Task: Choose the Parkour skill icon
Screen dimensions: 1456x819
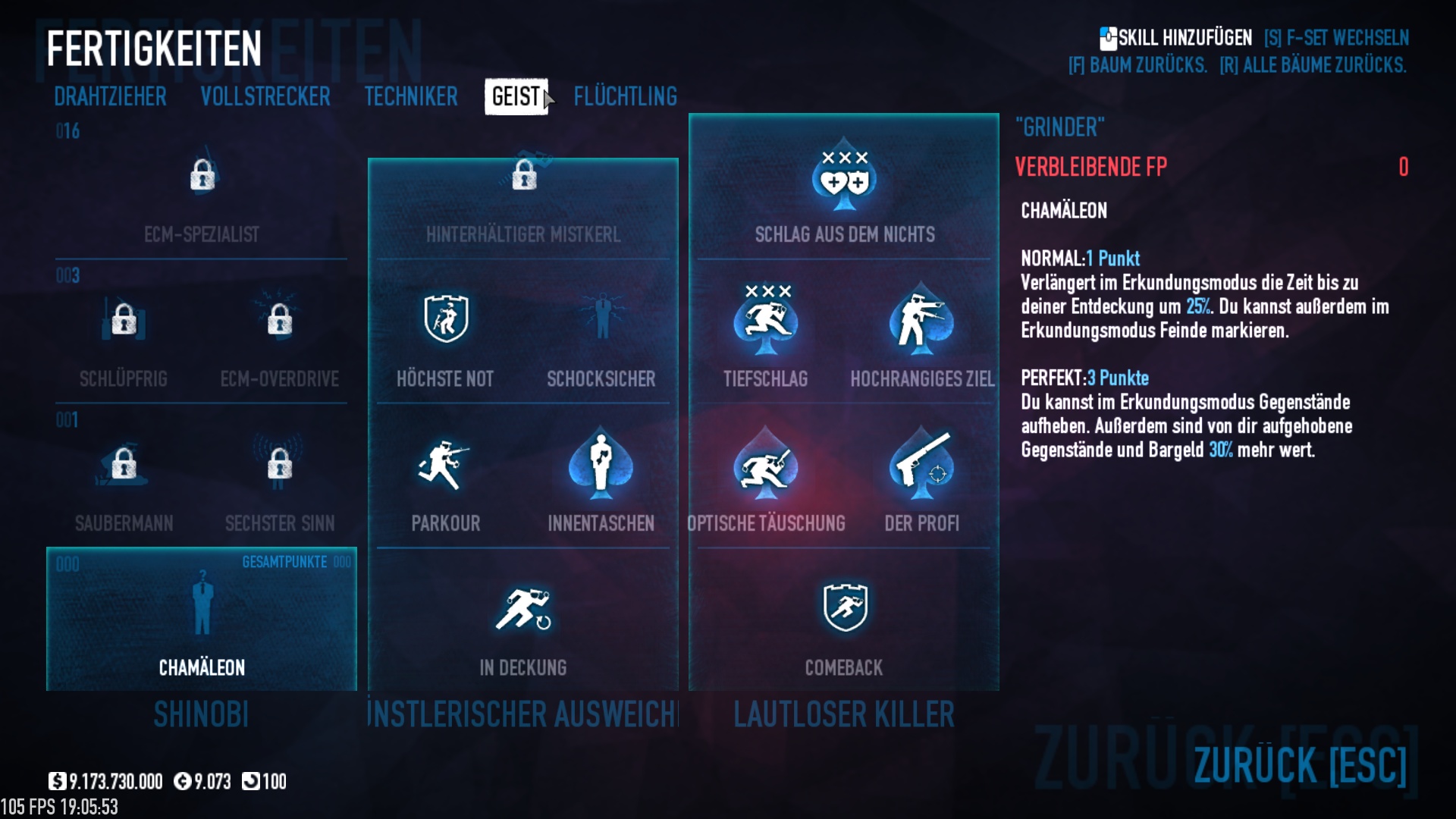Action: click(x=445, y=466)
